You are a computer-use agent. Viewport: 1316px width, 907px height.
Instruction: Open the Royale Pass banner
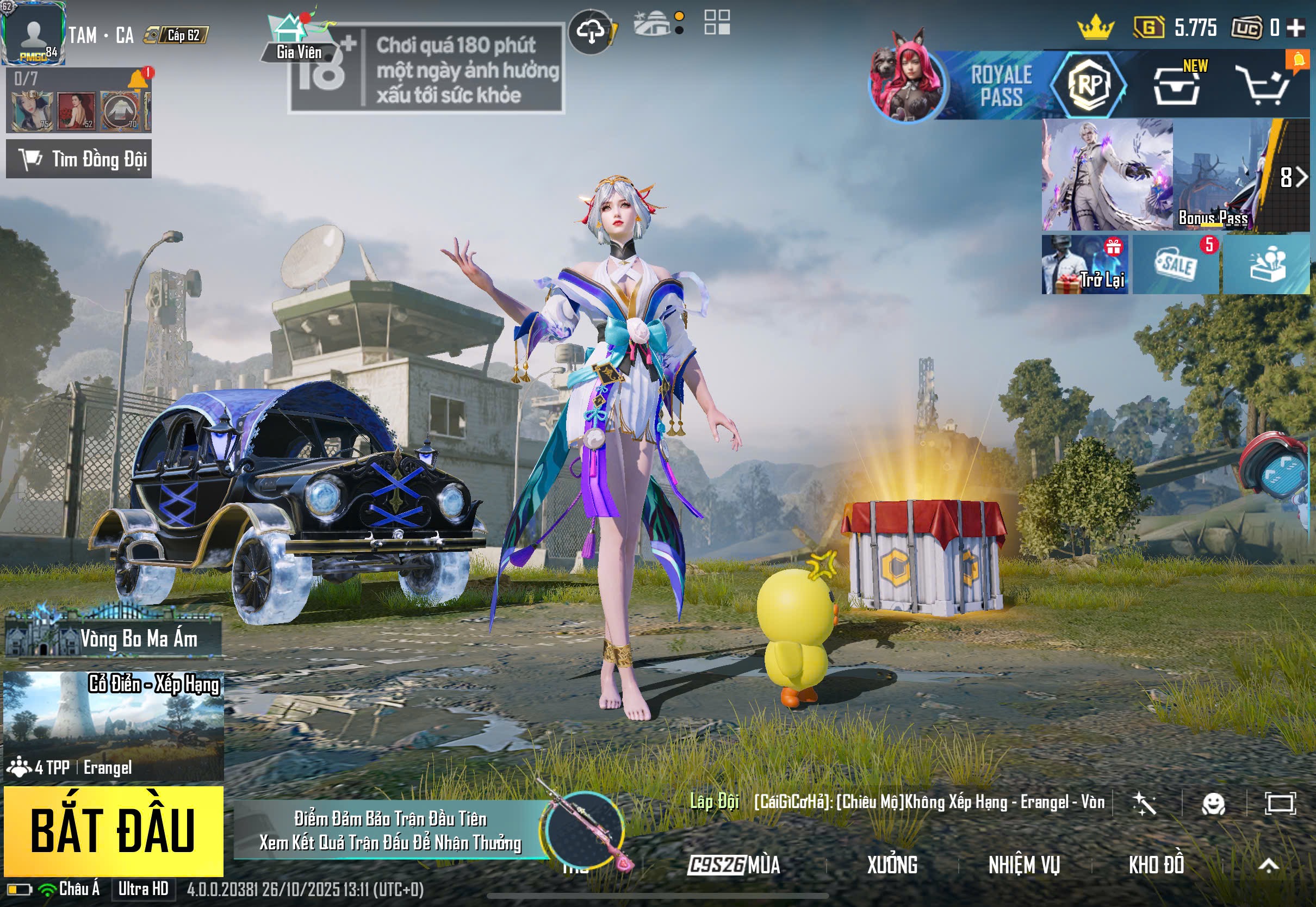pyautogui.click(x=1000, y=85)
